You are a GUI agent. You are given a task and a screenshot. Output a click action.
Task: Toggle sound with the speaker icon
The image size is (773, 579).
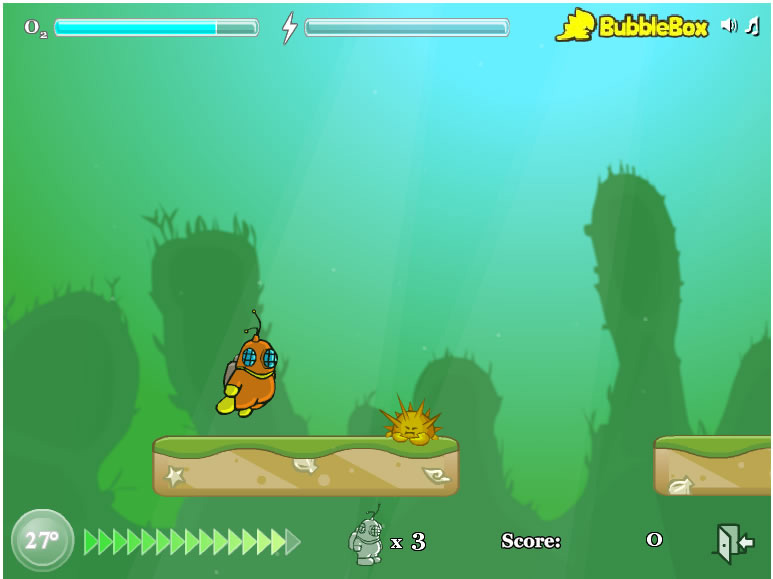728,26
